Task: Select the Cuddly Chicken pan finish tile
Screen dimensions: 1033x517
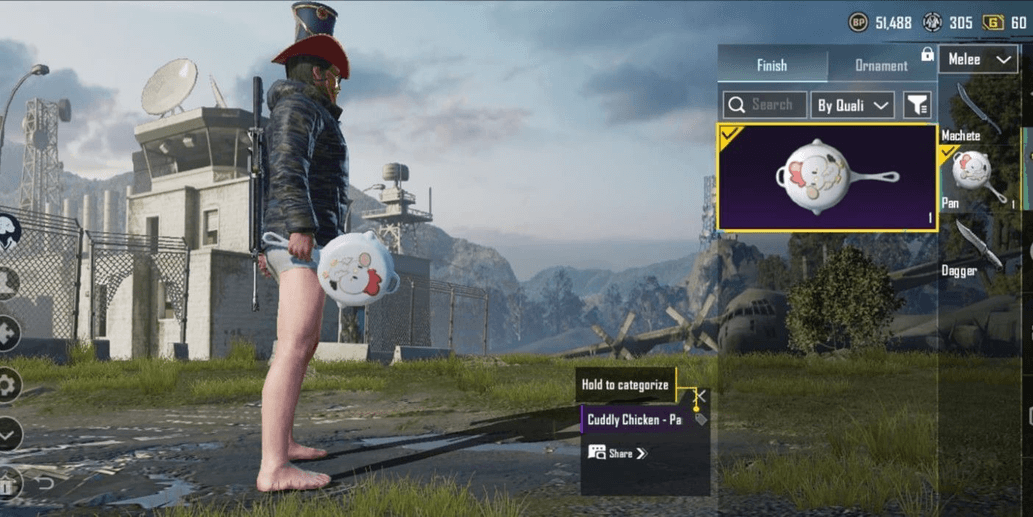Action: [827, 179]
